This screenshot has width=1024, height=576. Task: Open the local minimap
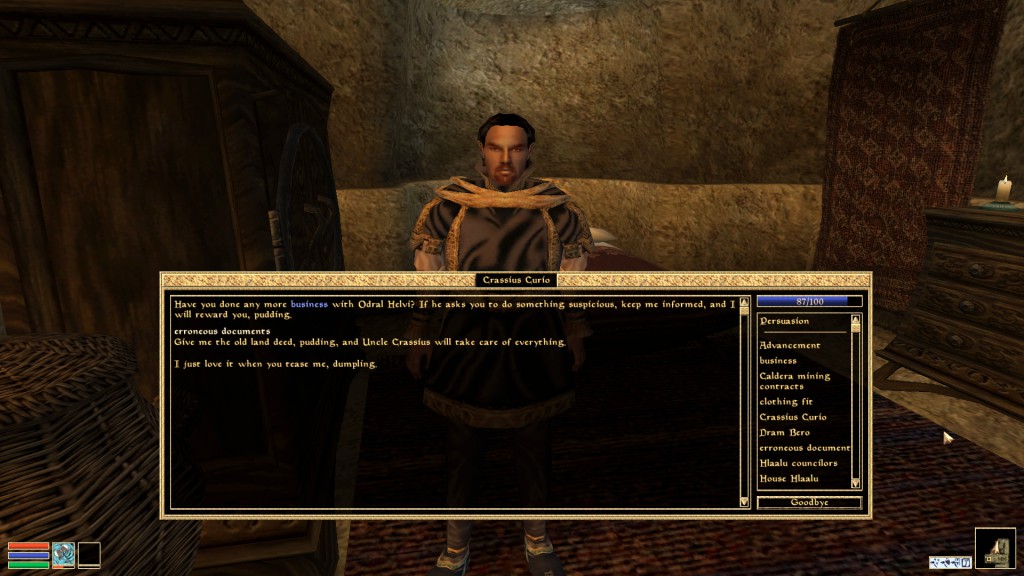click(995, 547)
